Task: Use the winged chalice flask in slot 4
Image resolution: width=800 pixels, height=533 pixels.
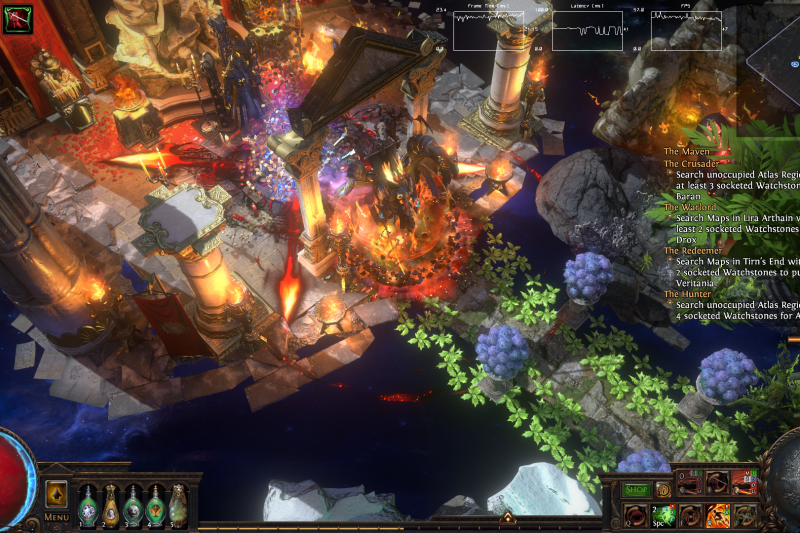Action: click(156, 505)
